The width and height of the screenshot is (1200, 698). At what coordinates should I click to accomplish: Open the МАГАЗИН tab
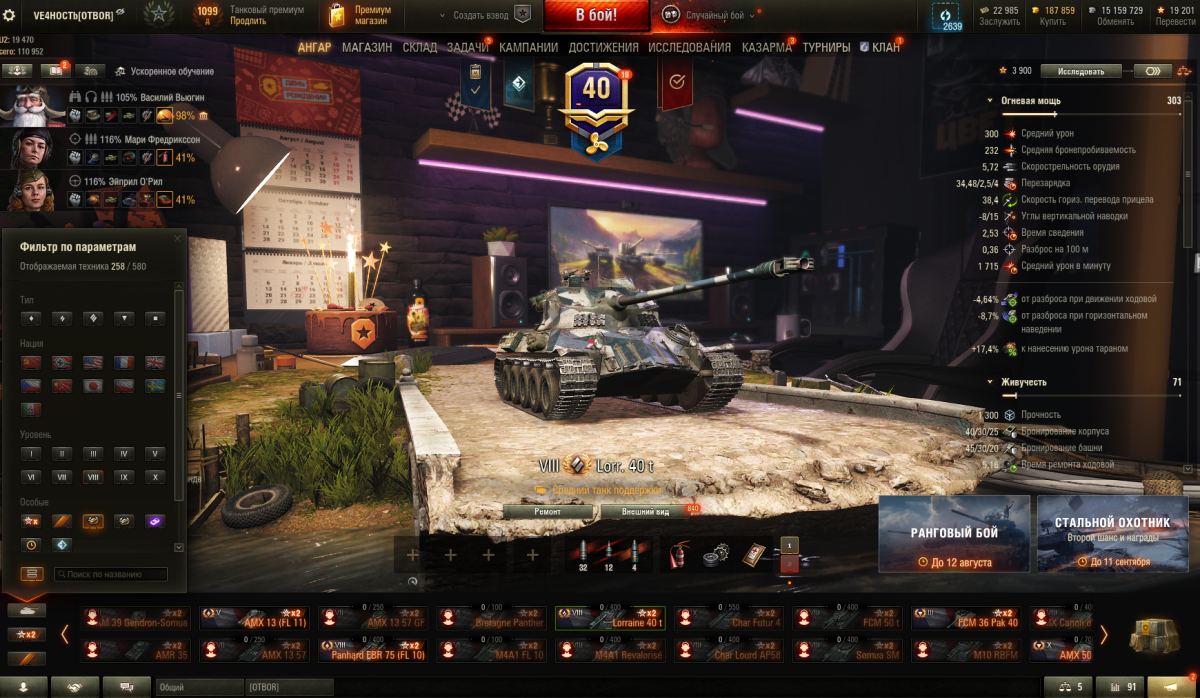click(x=367, y=47)
